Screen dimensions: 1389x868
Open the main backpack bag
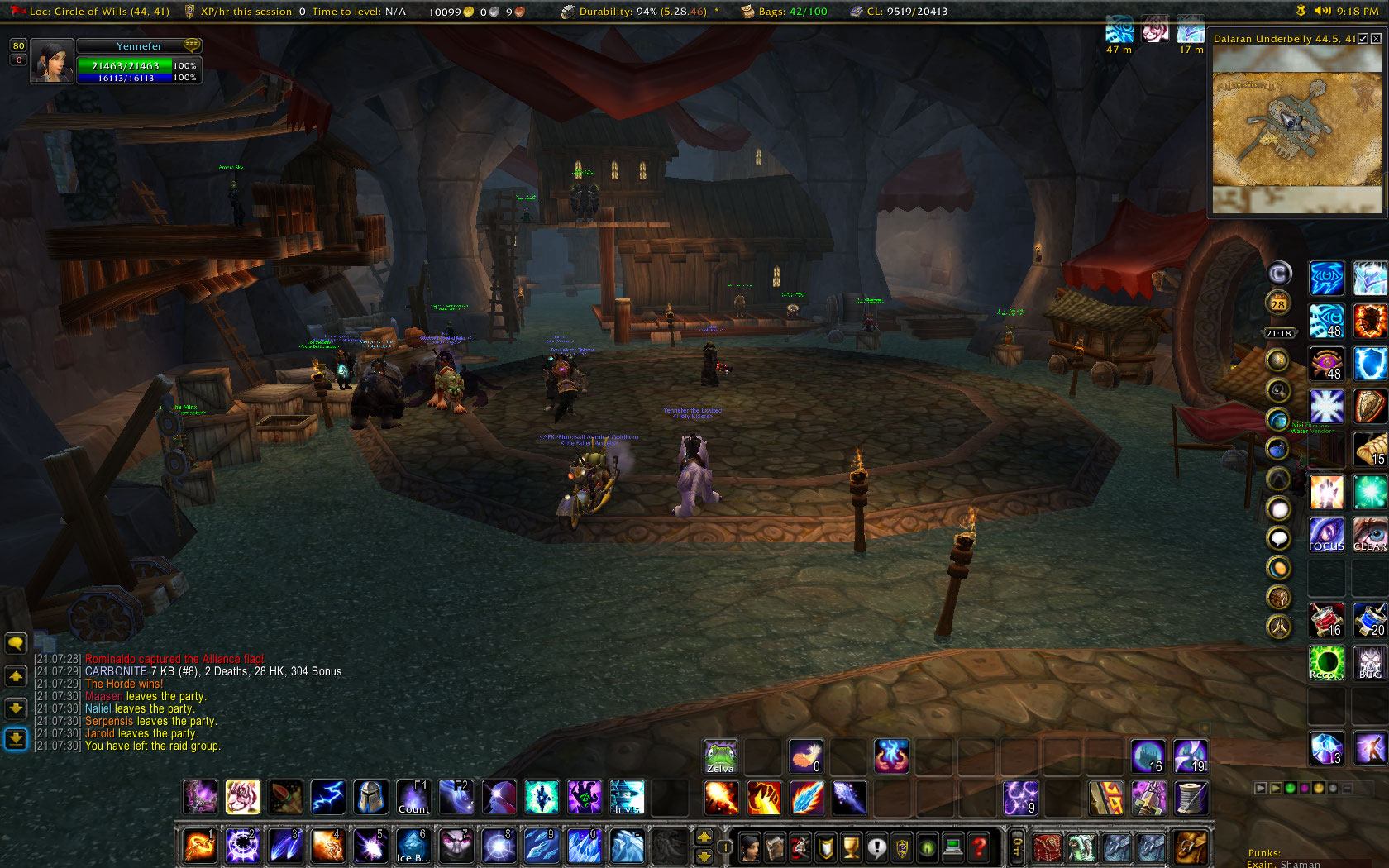tap(1191, 847)
